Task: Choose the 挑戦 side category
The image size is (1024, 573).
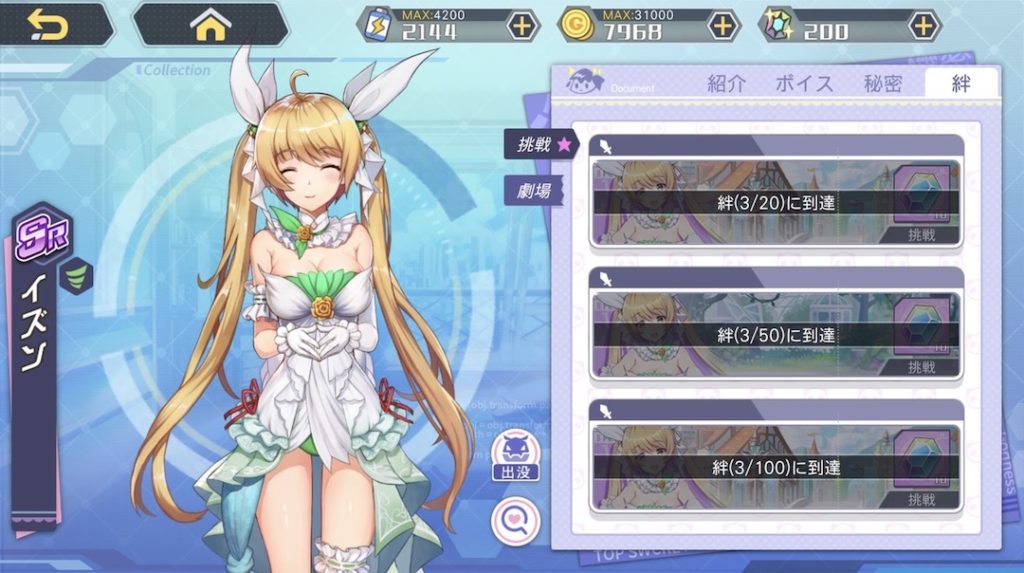Action: point(541,144)
